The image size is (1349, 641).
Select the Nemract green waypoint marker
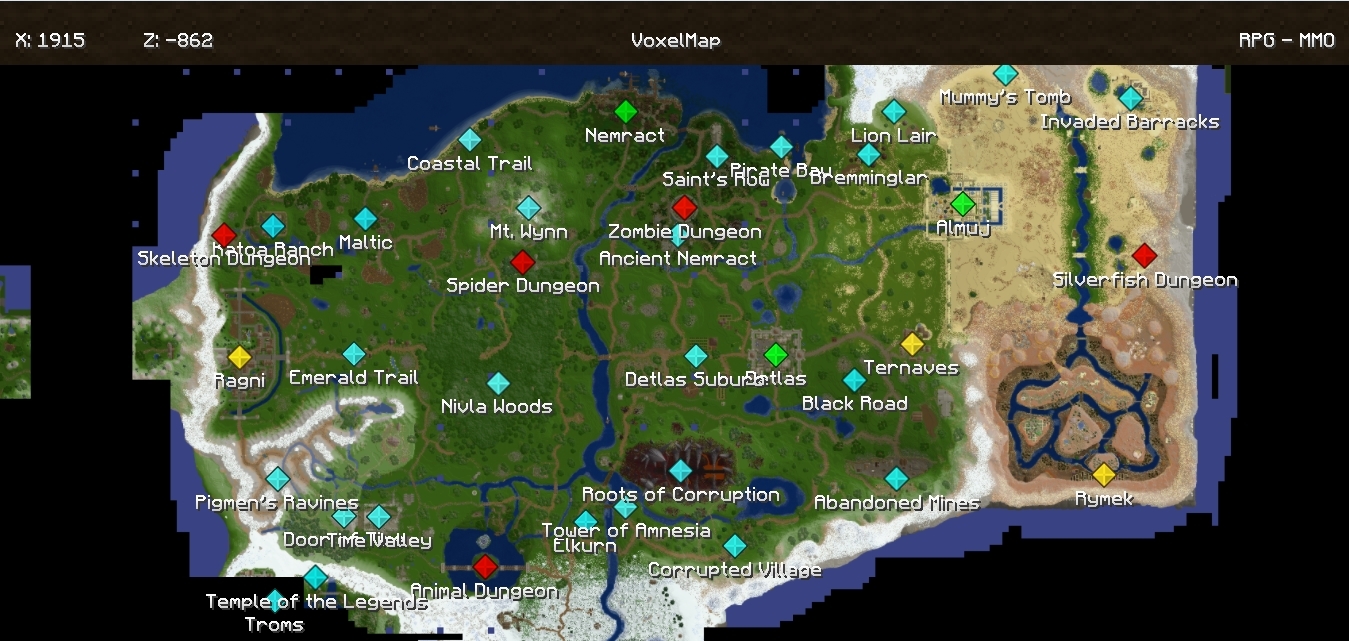(625, 111)
